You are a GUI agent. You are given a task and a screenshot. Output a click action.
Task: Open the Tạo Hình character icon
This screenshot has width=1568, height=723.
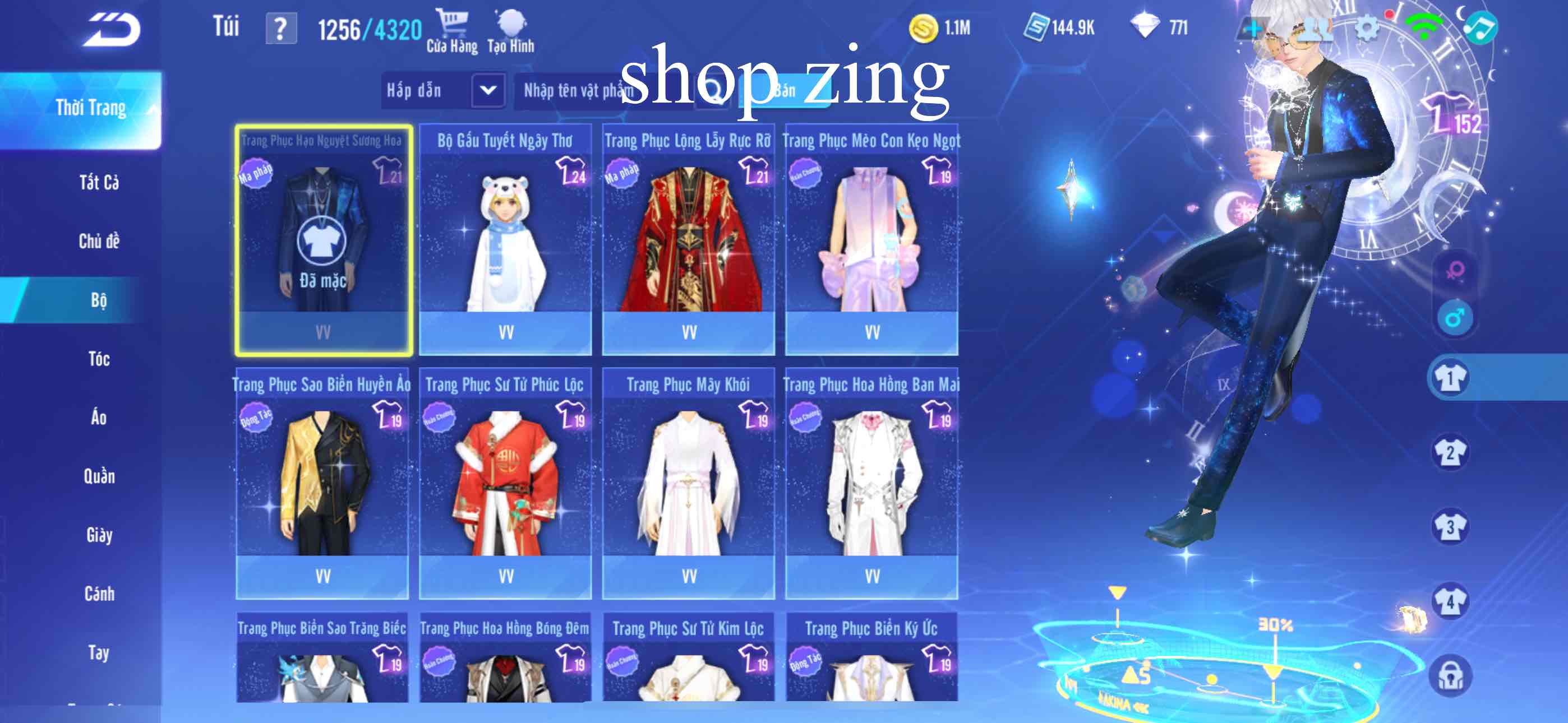click(511, 24)
